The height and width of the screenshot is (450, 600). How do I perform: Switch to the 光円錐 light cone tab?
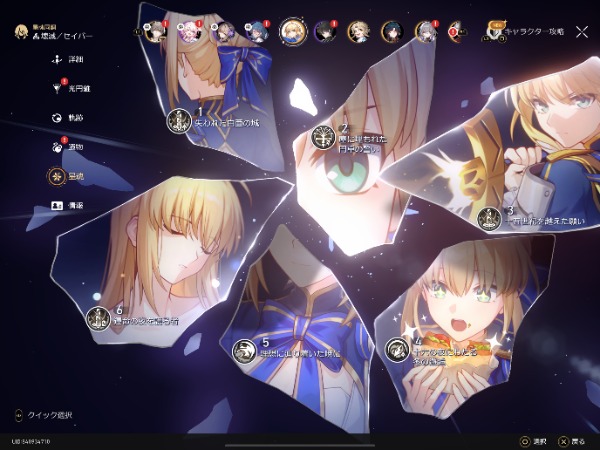pyautogui.click(x=56, y=88)
